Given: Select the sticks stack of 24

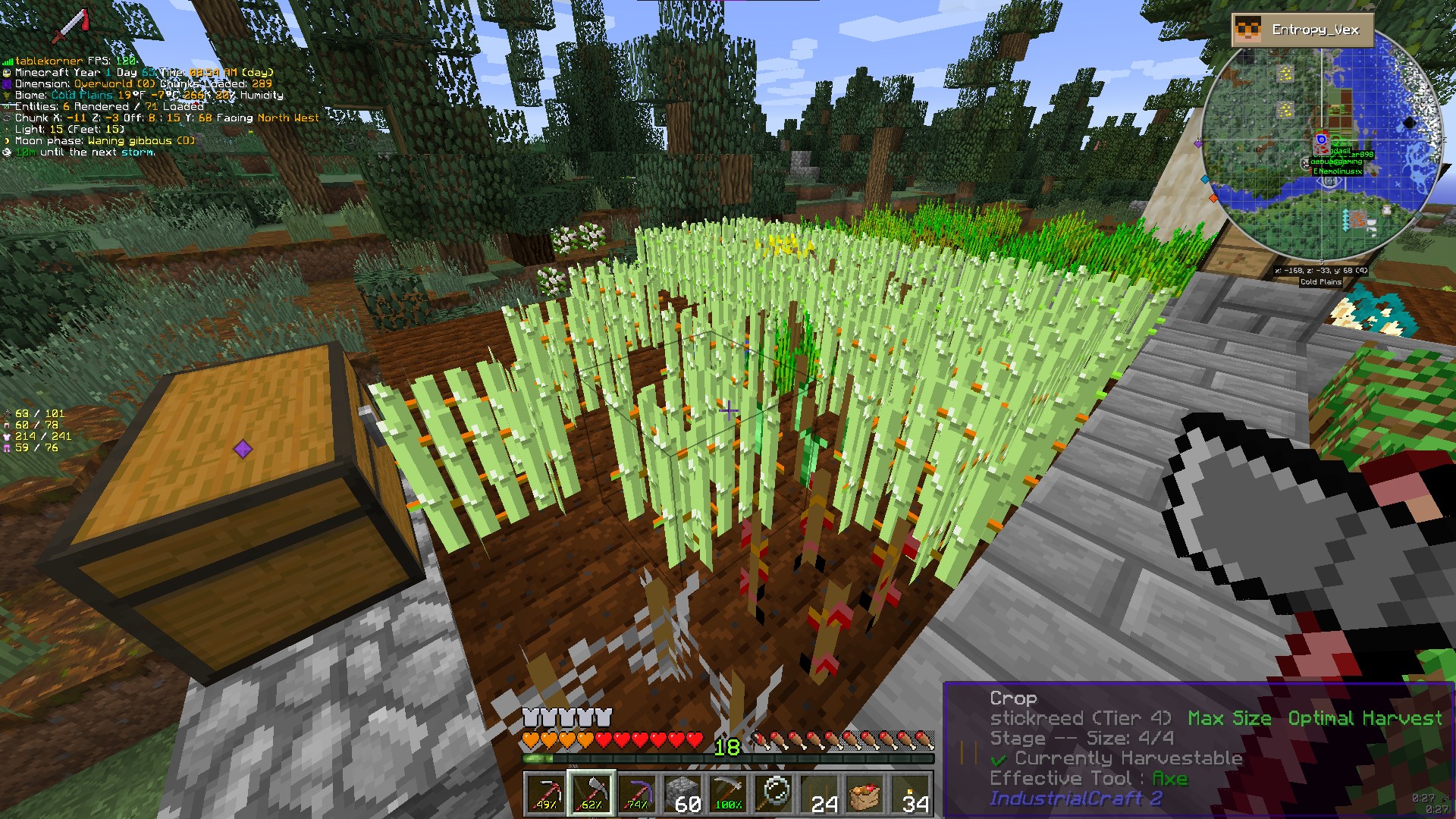Looking at the screenshot, I should [821, 793].
